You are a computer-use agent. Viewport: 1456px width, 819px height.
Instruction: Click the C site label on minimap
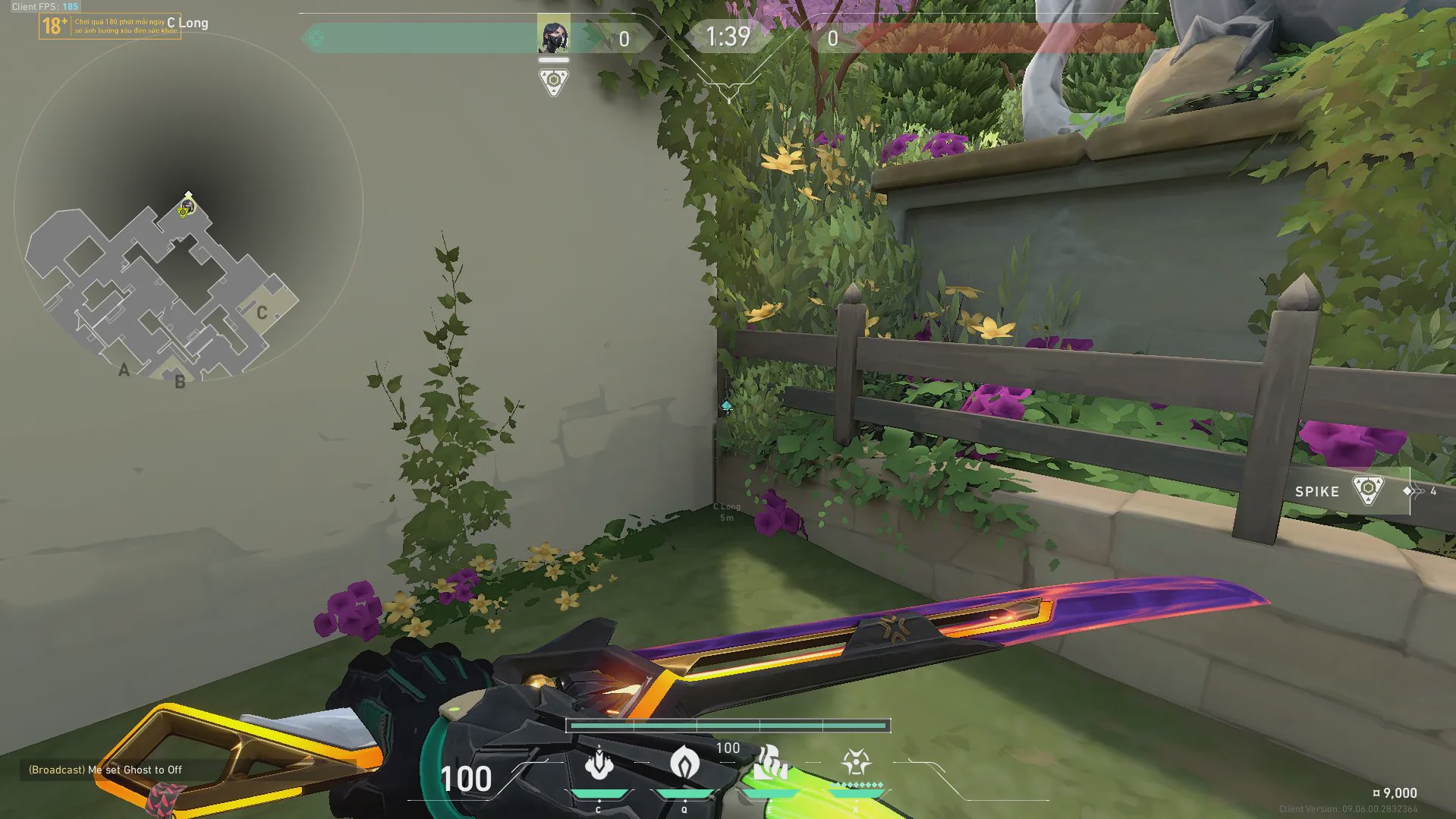pos(262,313)
